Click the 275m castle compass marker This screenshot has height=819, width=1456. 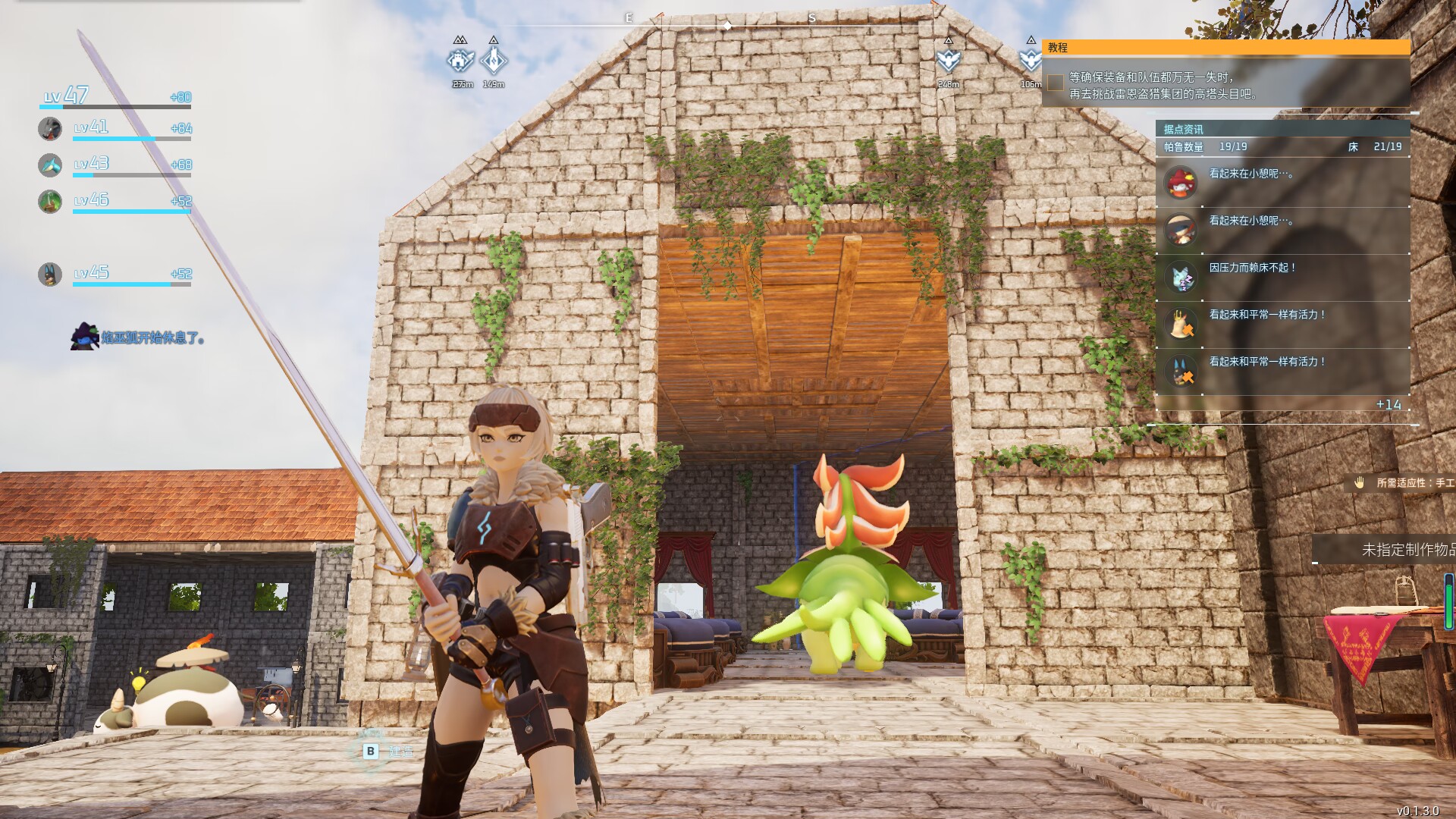coord(460,59)
